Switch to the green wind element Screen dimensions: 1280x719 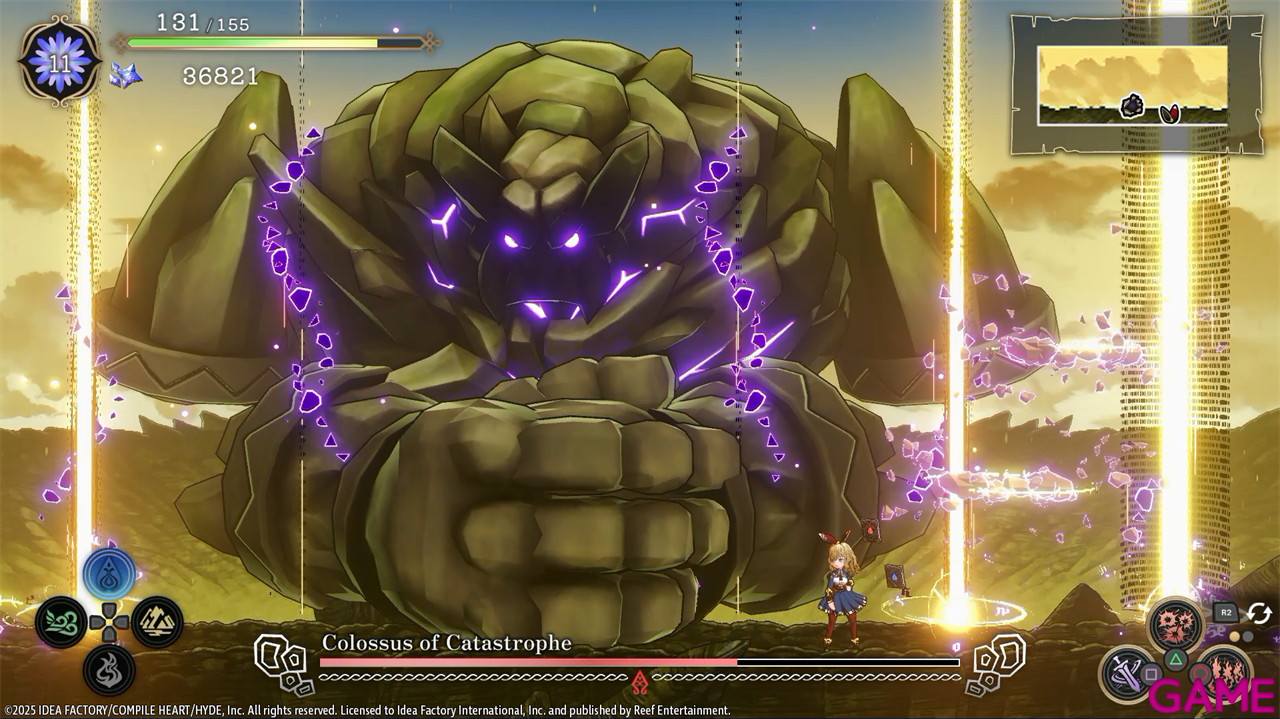[x=59, y=621]
